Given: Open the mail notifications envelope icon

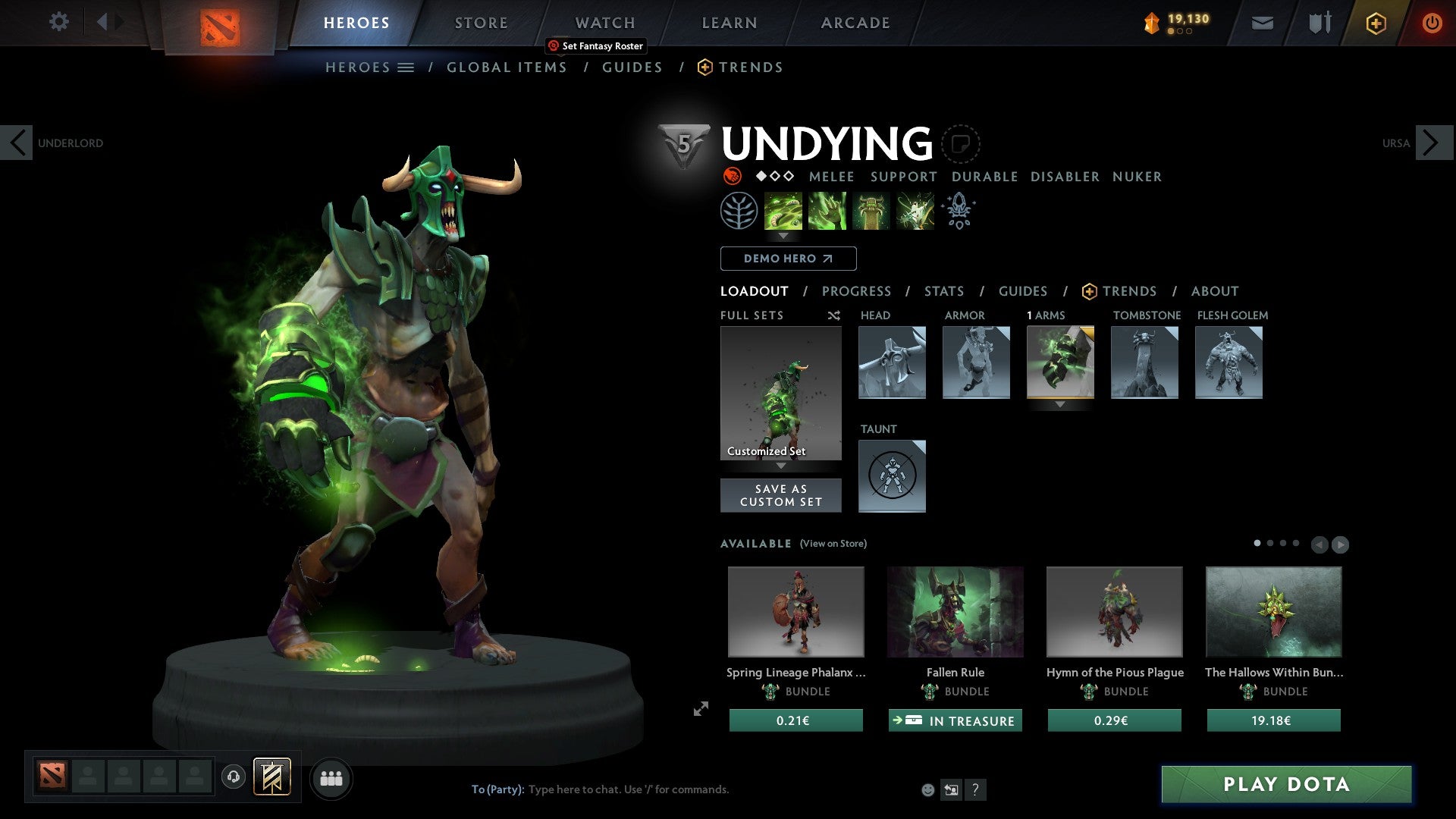Looking at the screenshot, I should [1263, 23].
